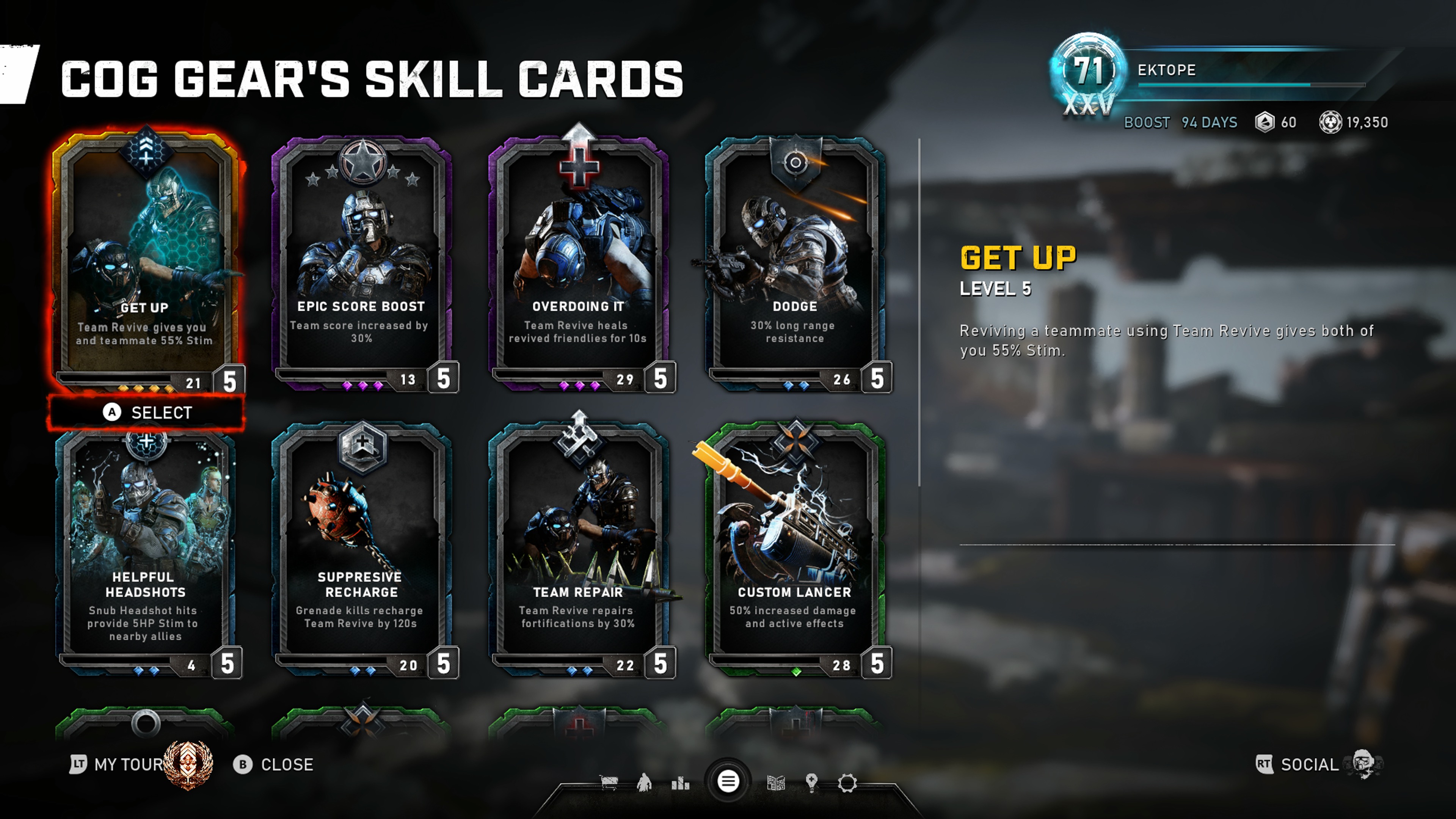Open the My Tour panel
The image size is (1456, 819).
[129, 765]
